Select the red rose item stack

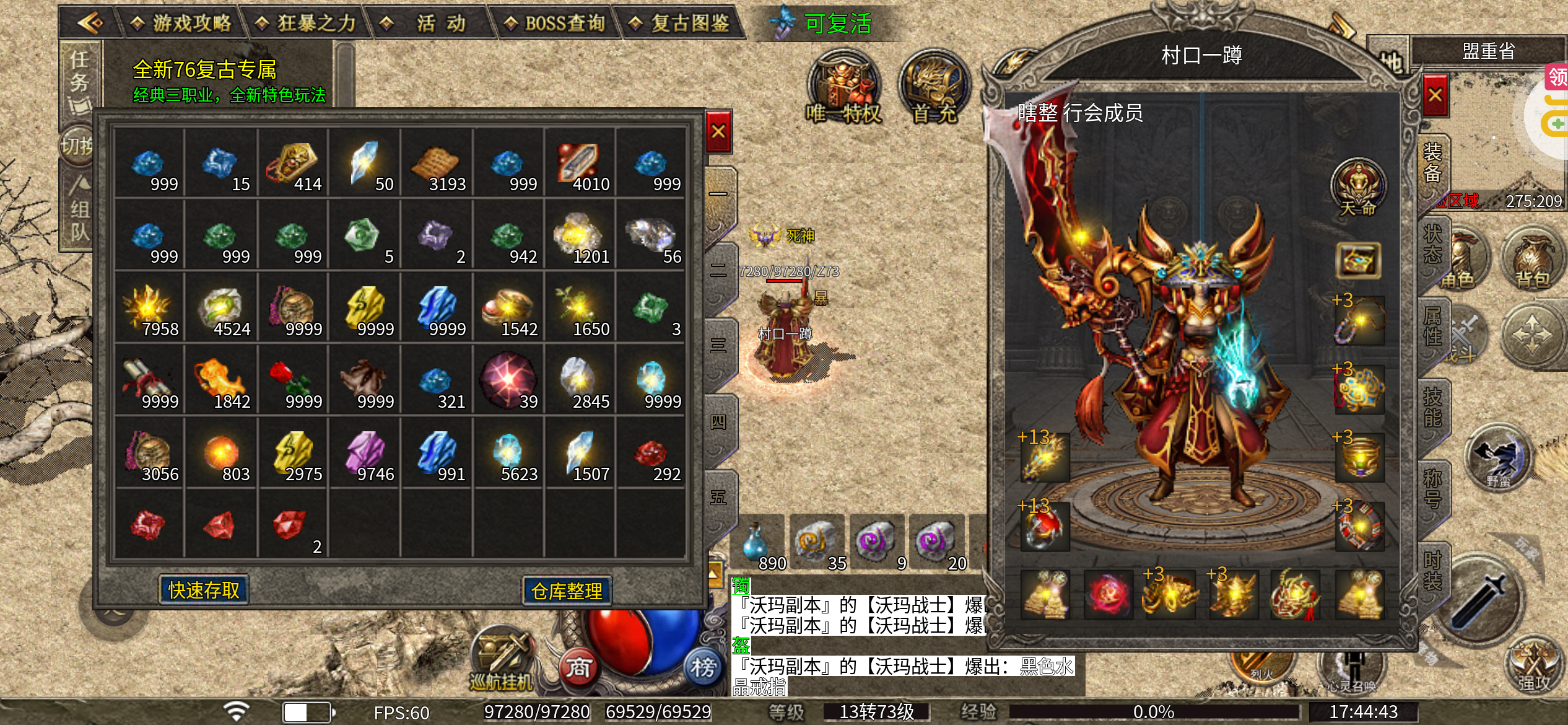[x=292, y=380]
